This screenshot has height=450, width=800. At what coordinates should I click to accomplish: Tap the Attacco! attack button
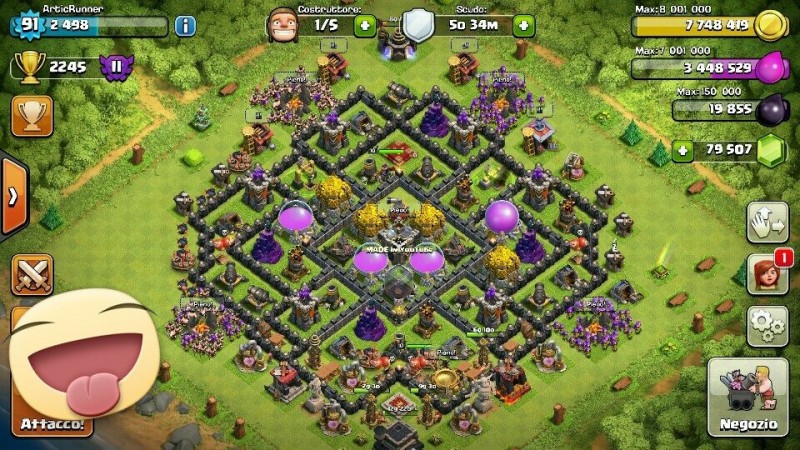pos(60,425)
